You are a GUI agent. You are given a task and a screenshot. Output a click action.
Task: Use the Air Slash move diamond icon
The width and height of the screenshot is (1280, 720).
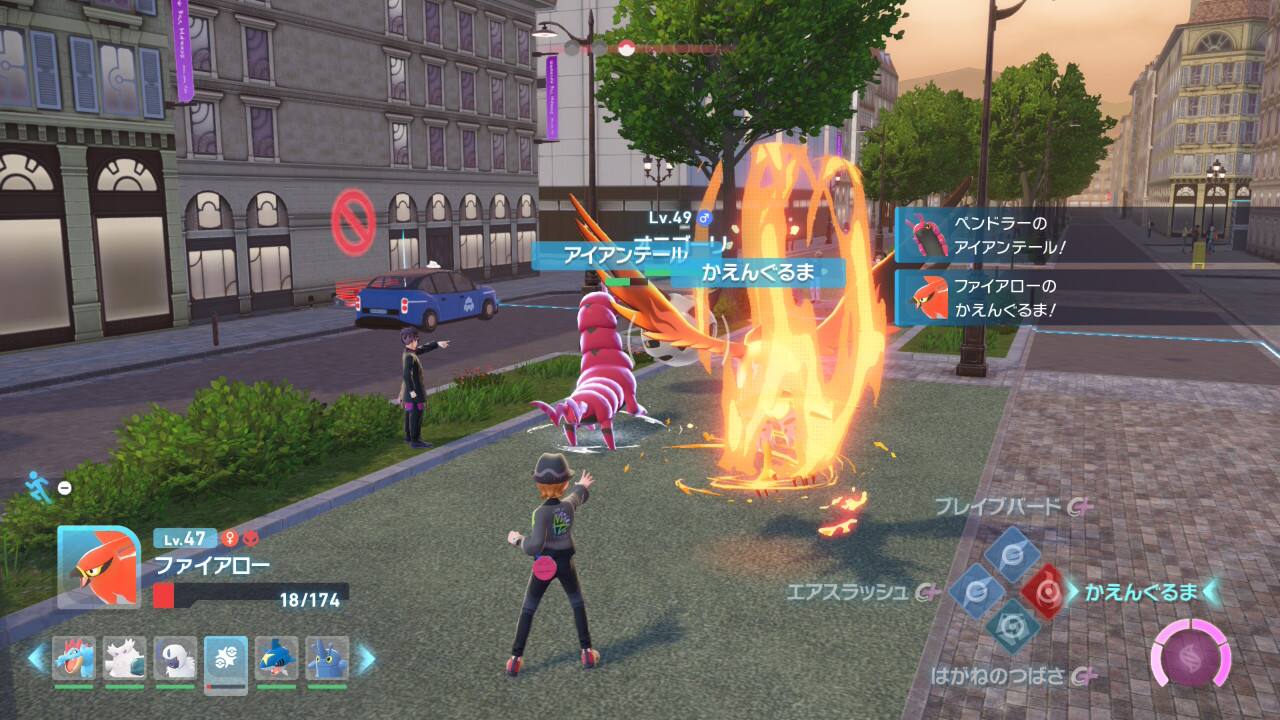pos(972,593)
